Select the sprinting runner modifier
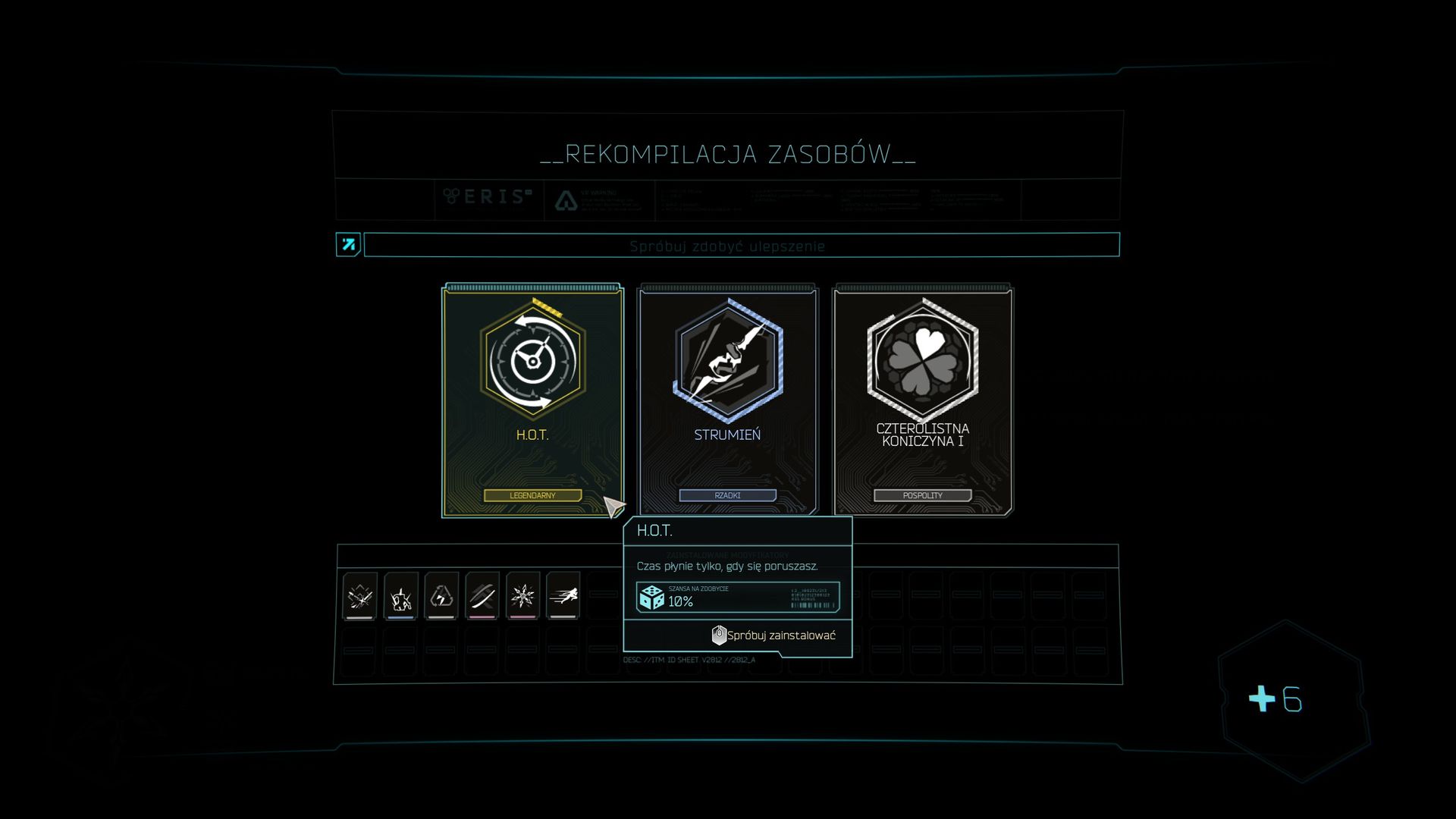Image resolution: width=1456 pixels, height=819 pixels. [563, 596]
